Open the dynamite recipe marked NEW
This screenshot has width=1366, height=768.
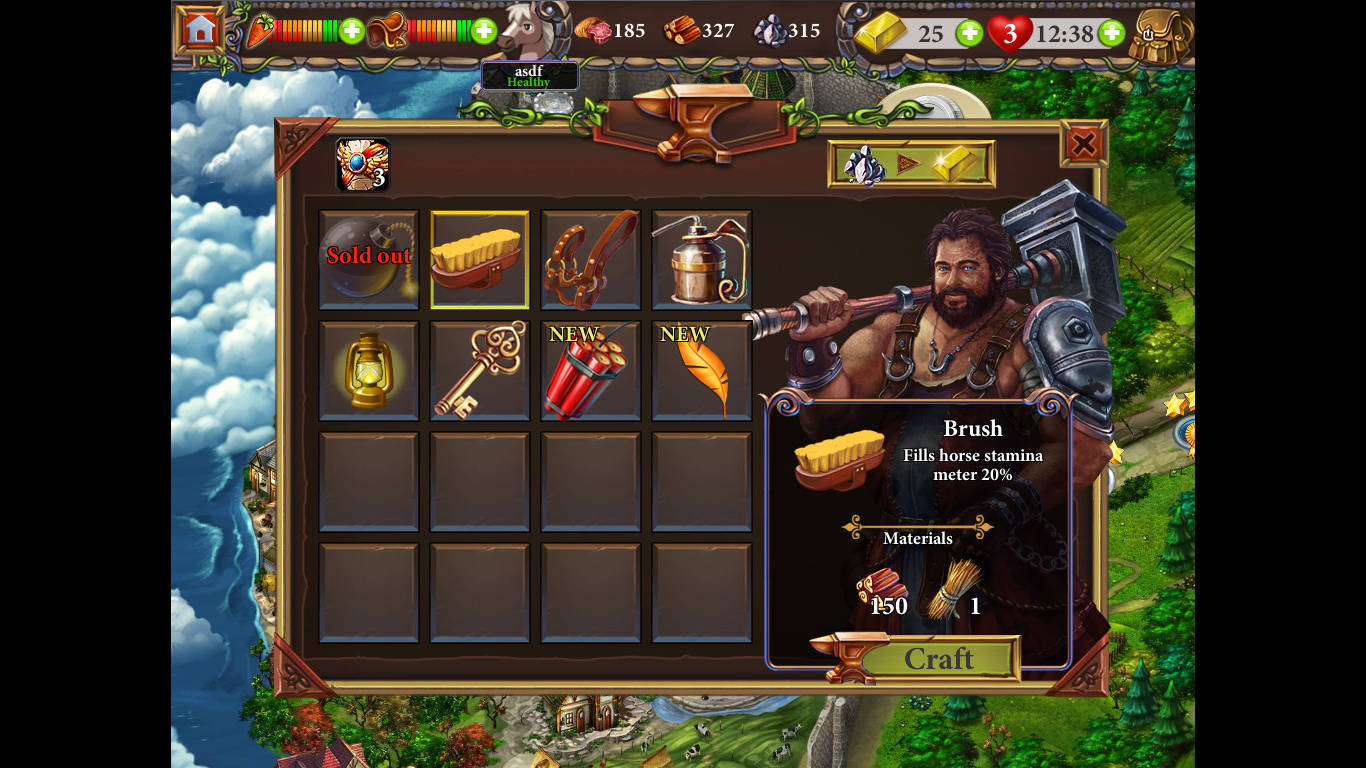[x=590, y=372]
